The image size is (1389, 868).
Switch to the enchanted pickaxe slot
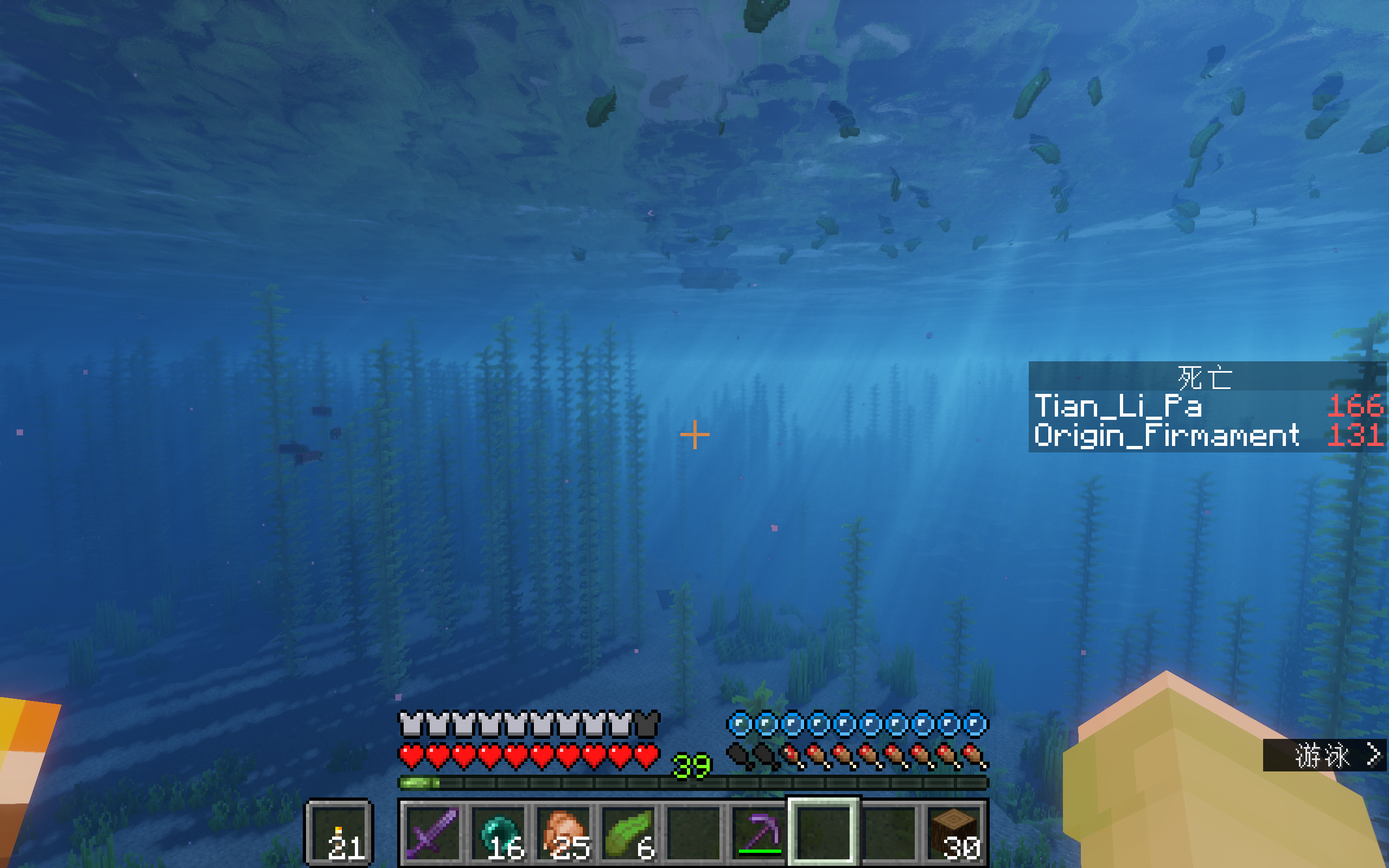pyautogui.click(x=759, y=832)
